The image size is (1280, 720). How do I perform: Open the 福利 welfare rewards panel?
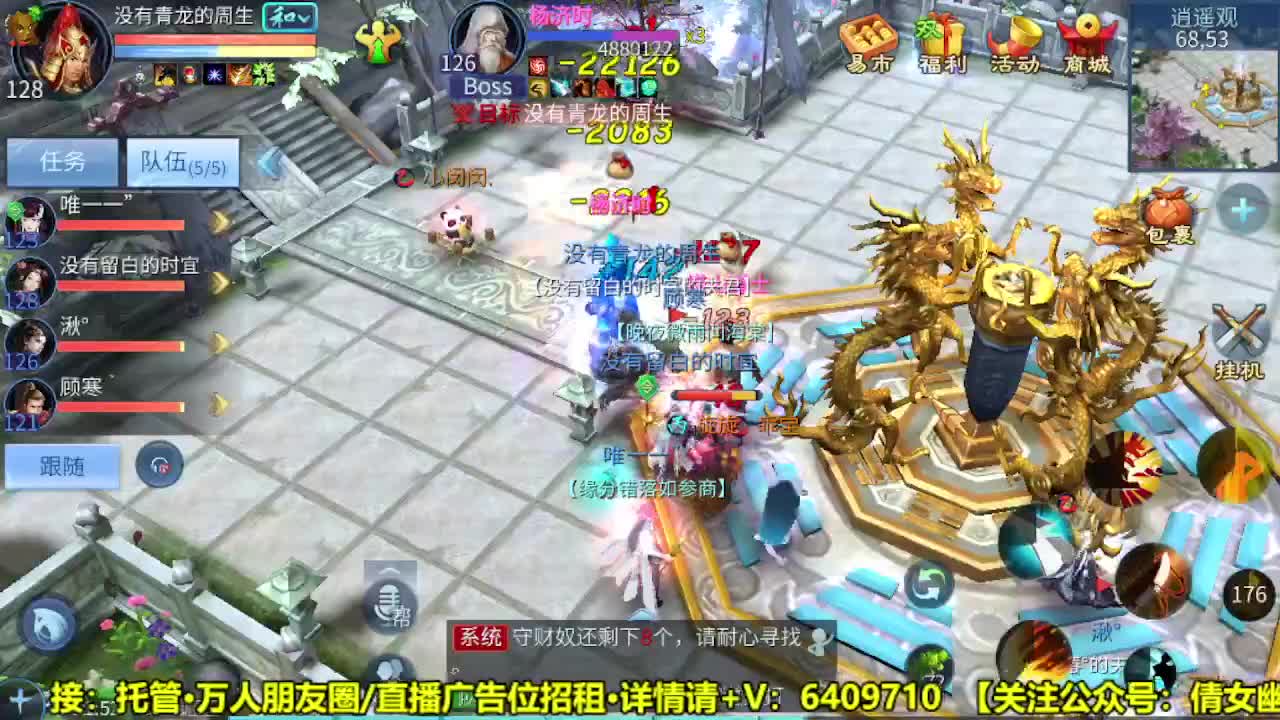[940, 45]
